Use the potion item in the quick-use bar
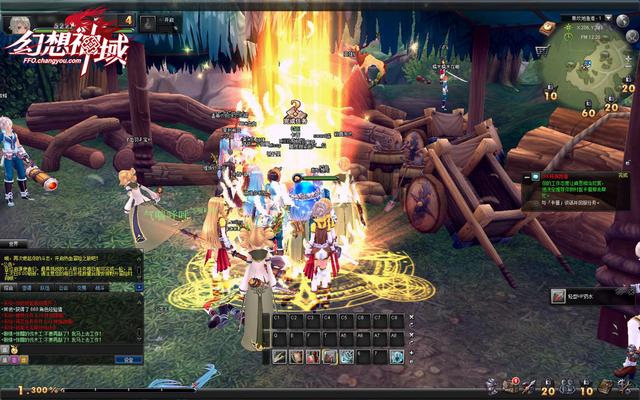This screenshot has width=640, height=400. pyautogui.click(x=559, y=296)
